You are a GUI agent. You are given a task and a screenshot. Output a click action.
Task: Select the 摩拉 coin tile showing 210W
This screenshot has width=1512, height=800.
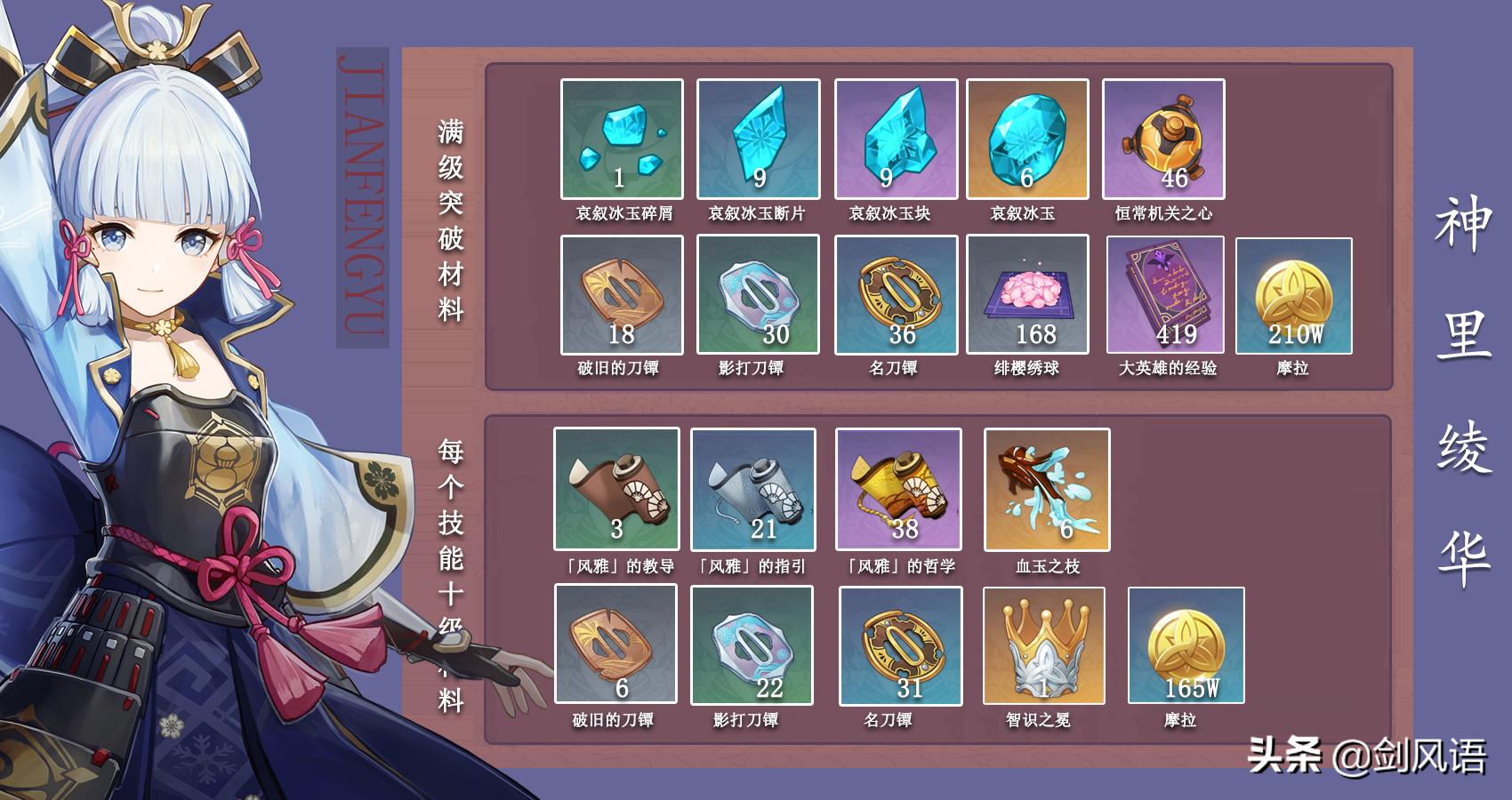pos(1294,296)
